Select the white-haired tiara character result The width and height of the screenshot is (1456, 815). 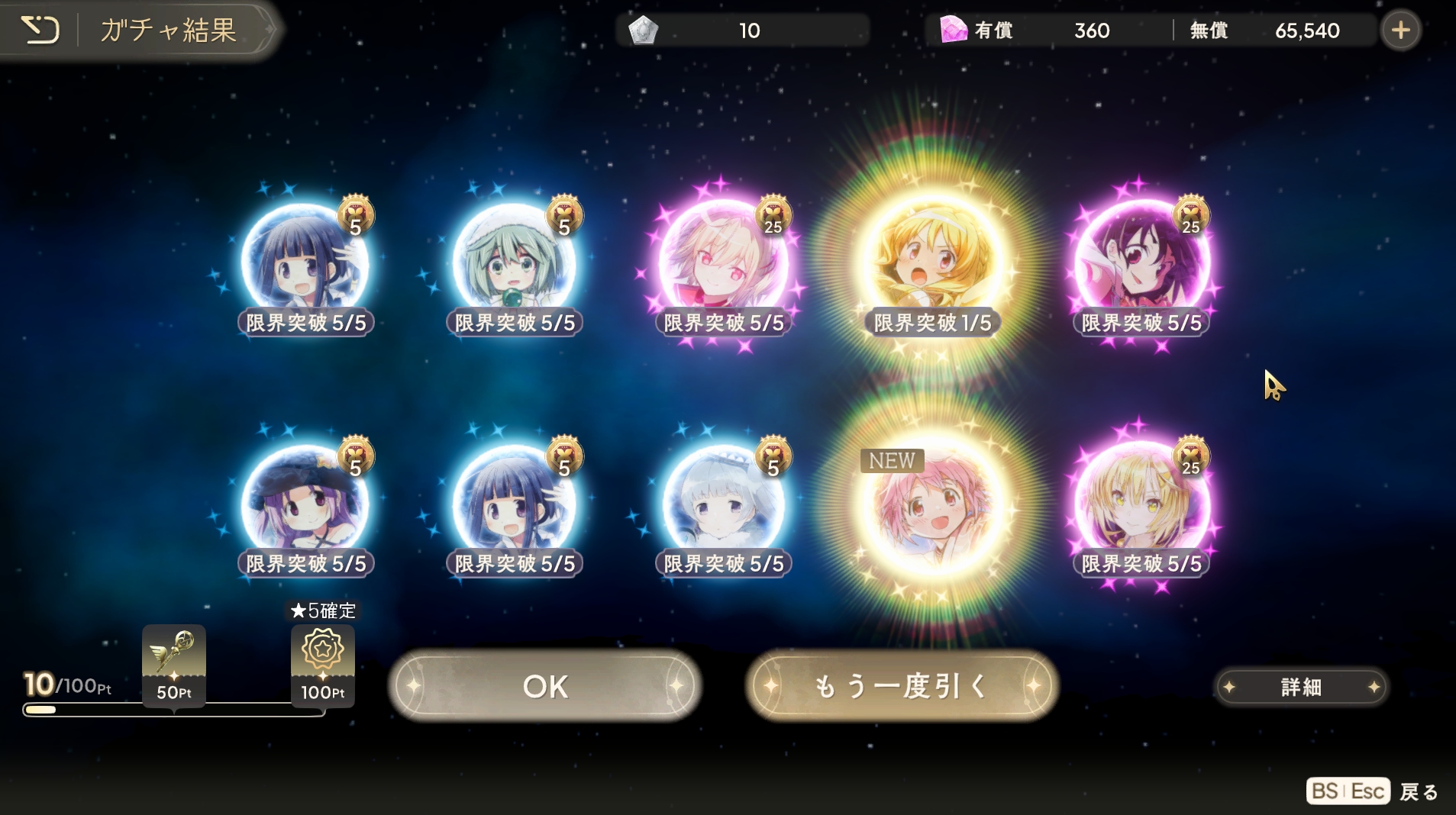click(723, 505)
